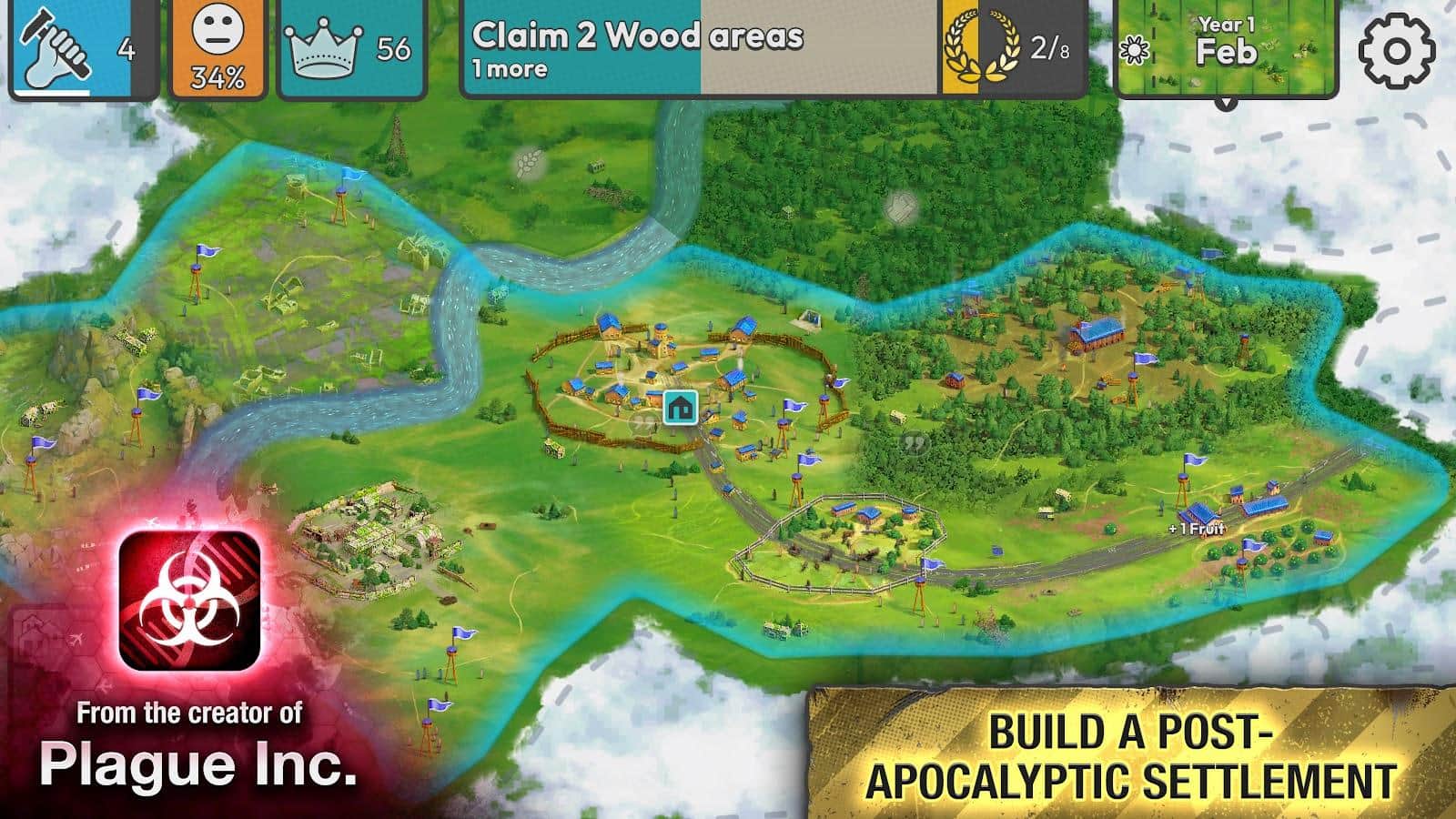Click the +1 Fruit reward popup
1456x819 pixels.
[x=1195, y=526]
